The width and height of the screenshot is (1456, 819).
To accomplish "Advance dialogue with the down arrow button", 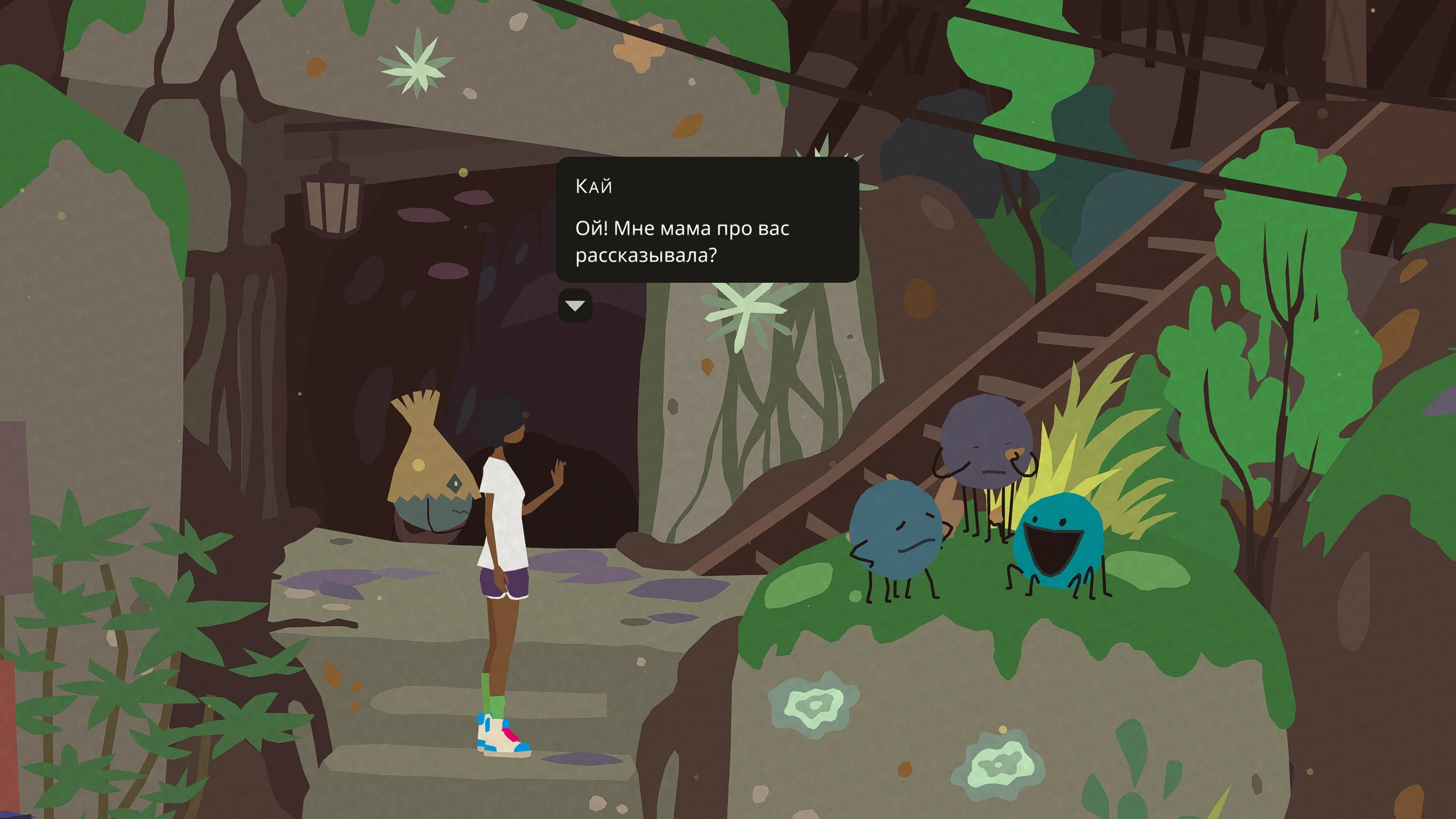I will pyautogui.click(x=575, y=306).
